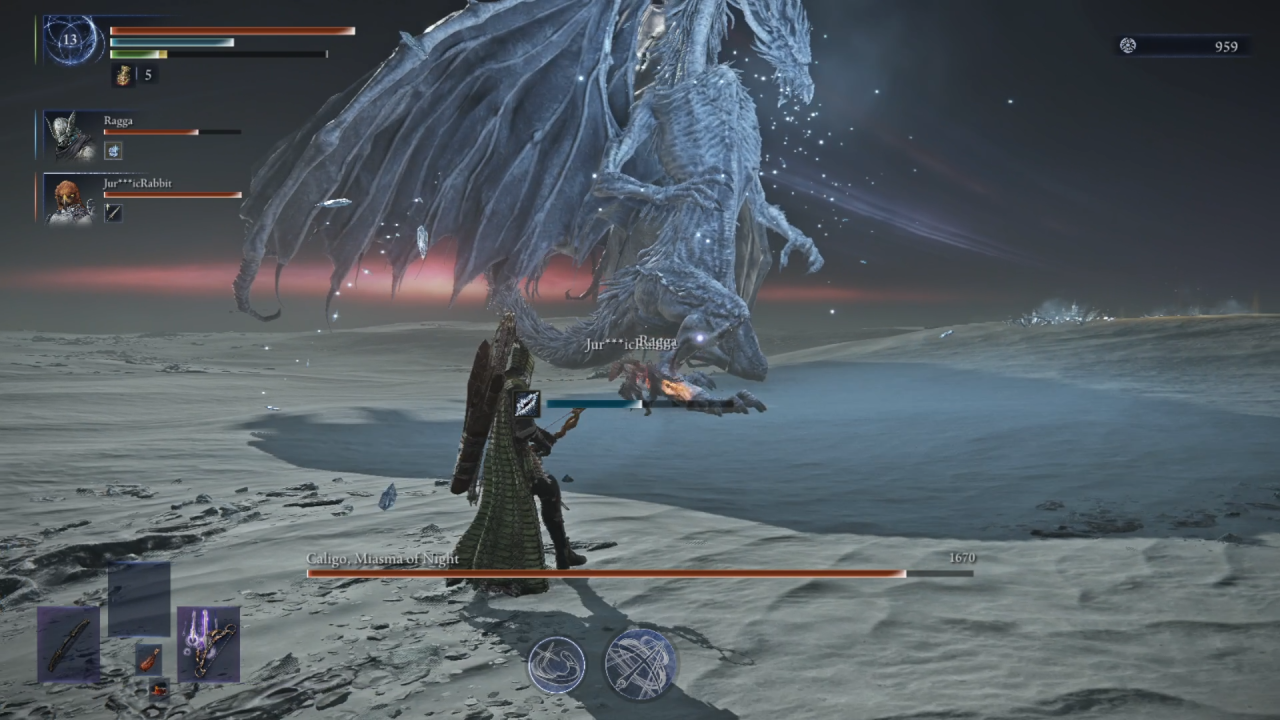1280x720 pixels.
Task: Select the golden flask icon
Action: coord(123,75)
